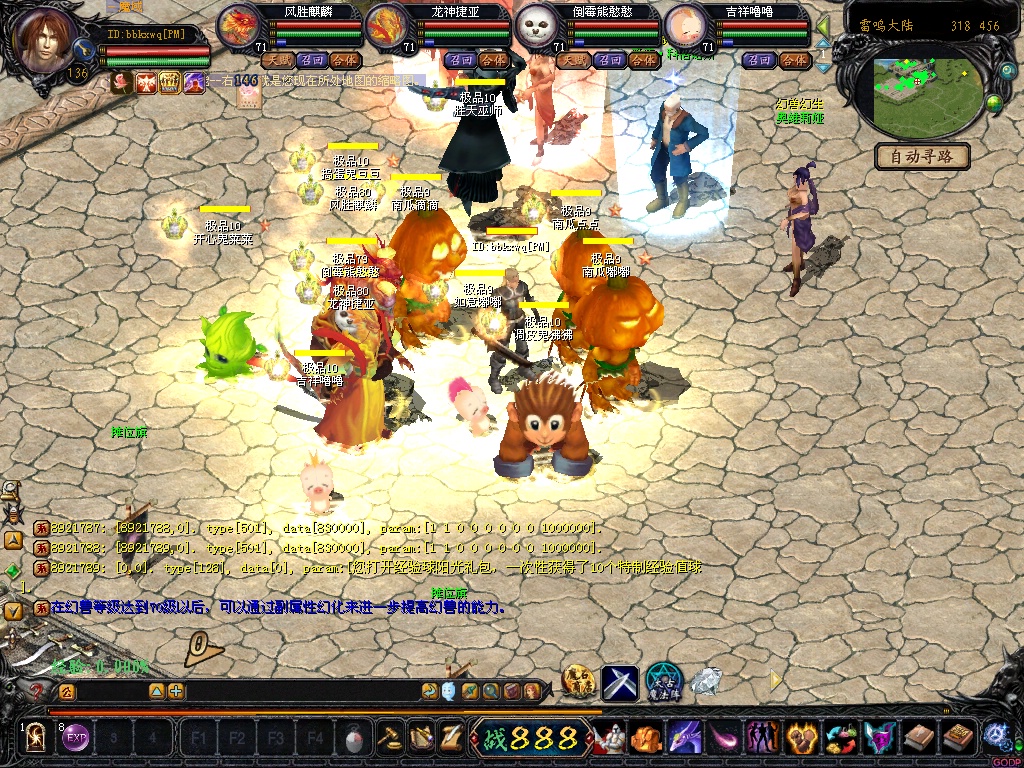
Task: Choose the 倒霉熊憨憨 panda pet portrait
Action: [x=536, y=27]
